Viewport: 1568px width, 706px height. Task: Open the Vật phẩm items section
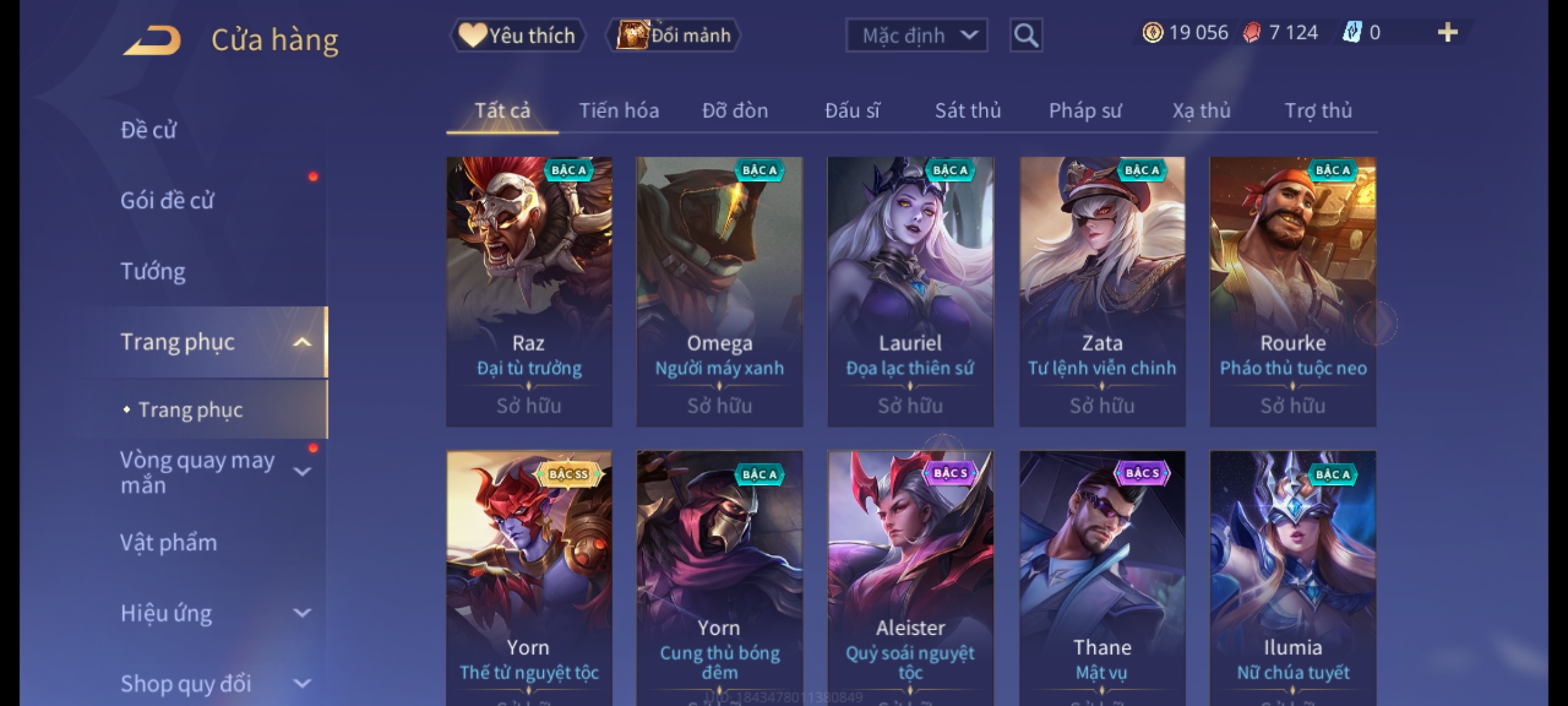click(x=169, y=543)
